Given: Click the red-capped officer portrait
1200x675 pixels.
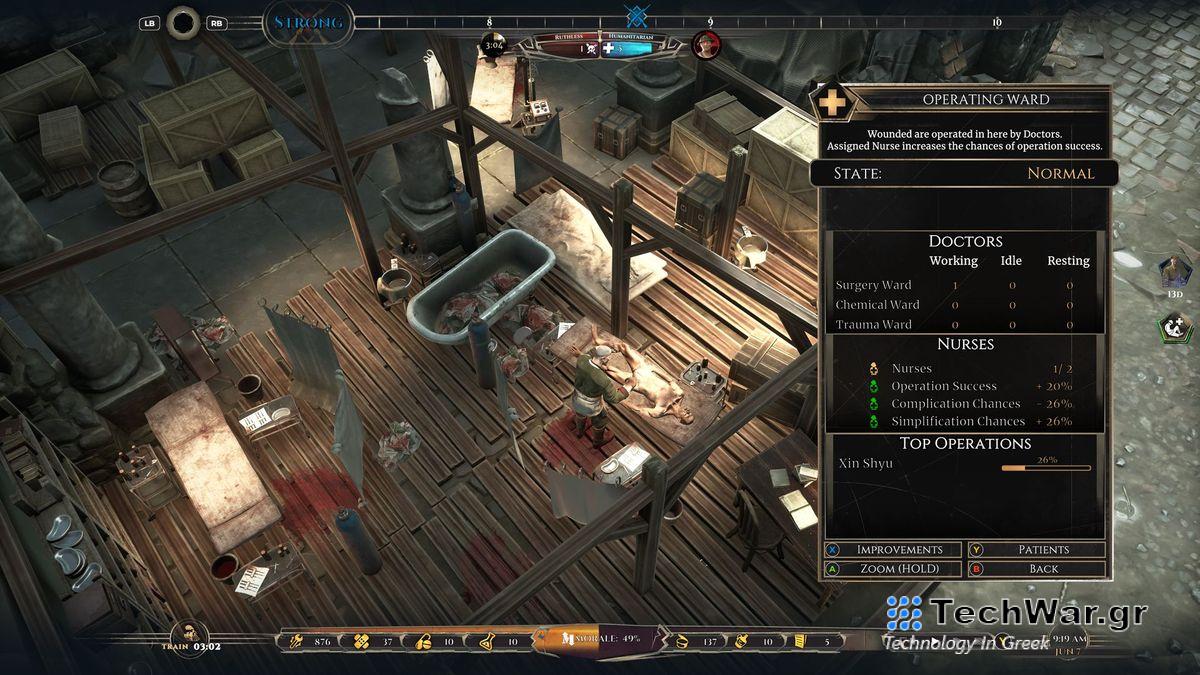Looking at the screenshot, I should [x=707, y=45].
